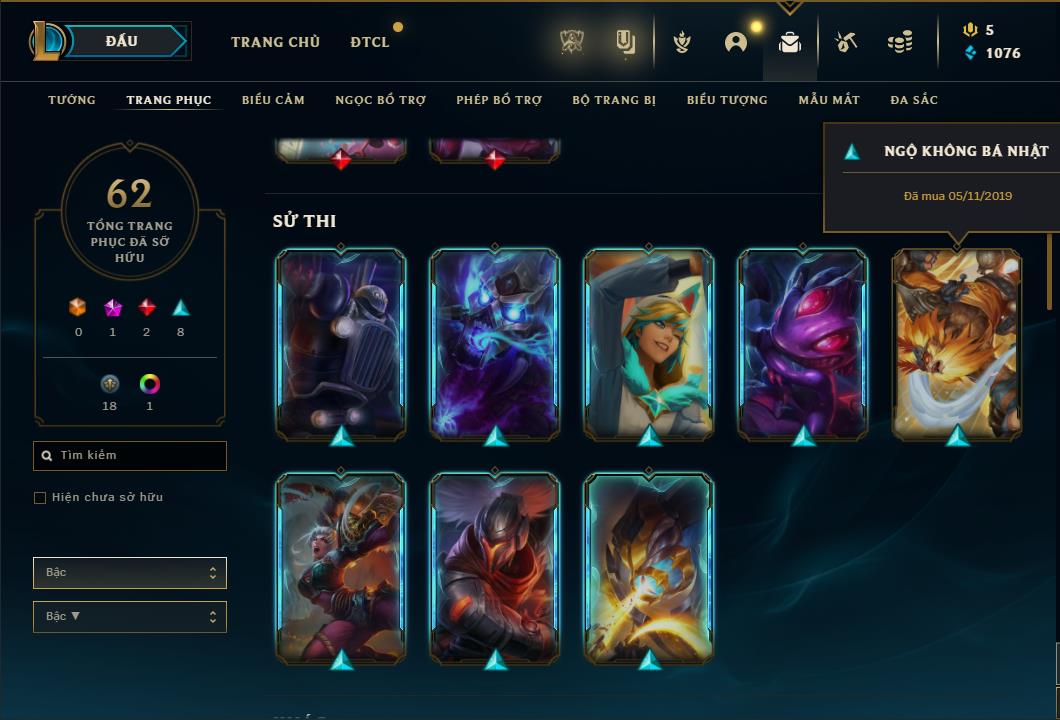Open the Bậc ▼ sort dropdown
The image size is (1060, 720).
130,617
